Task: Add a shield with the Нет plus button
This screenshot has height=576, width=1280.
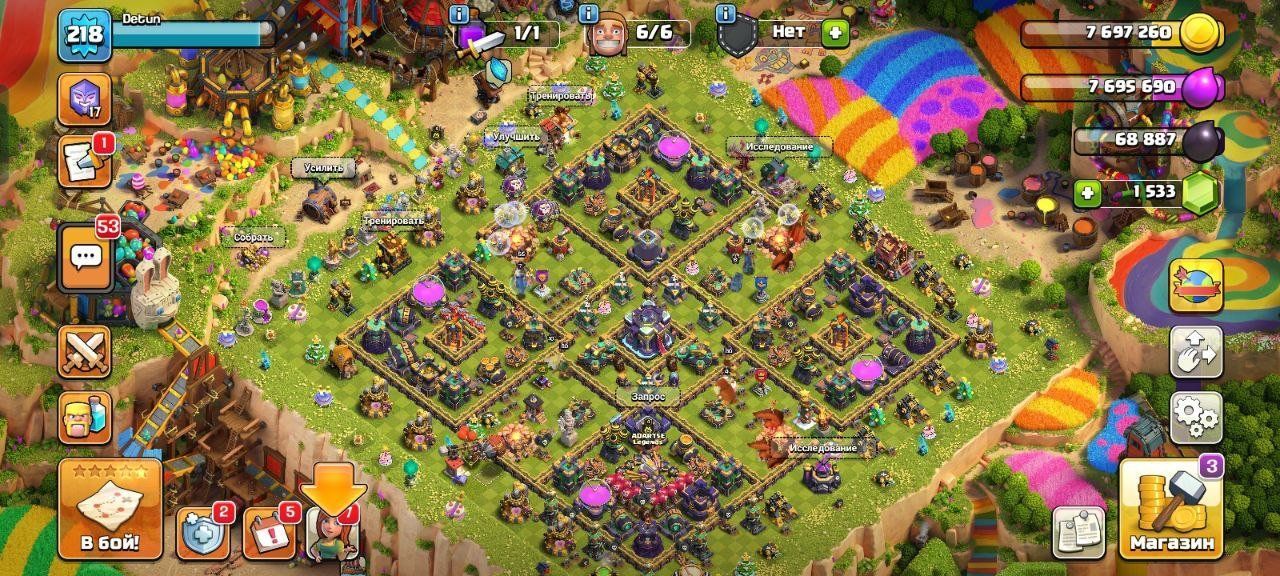Action: coord(833,32)
